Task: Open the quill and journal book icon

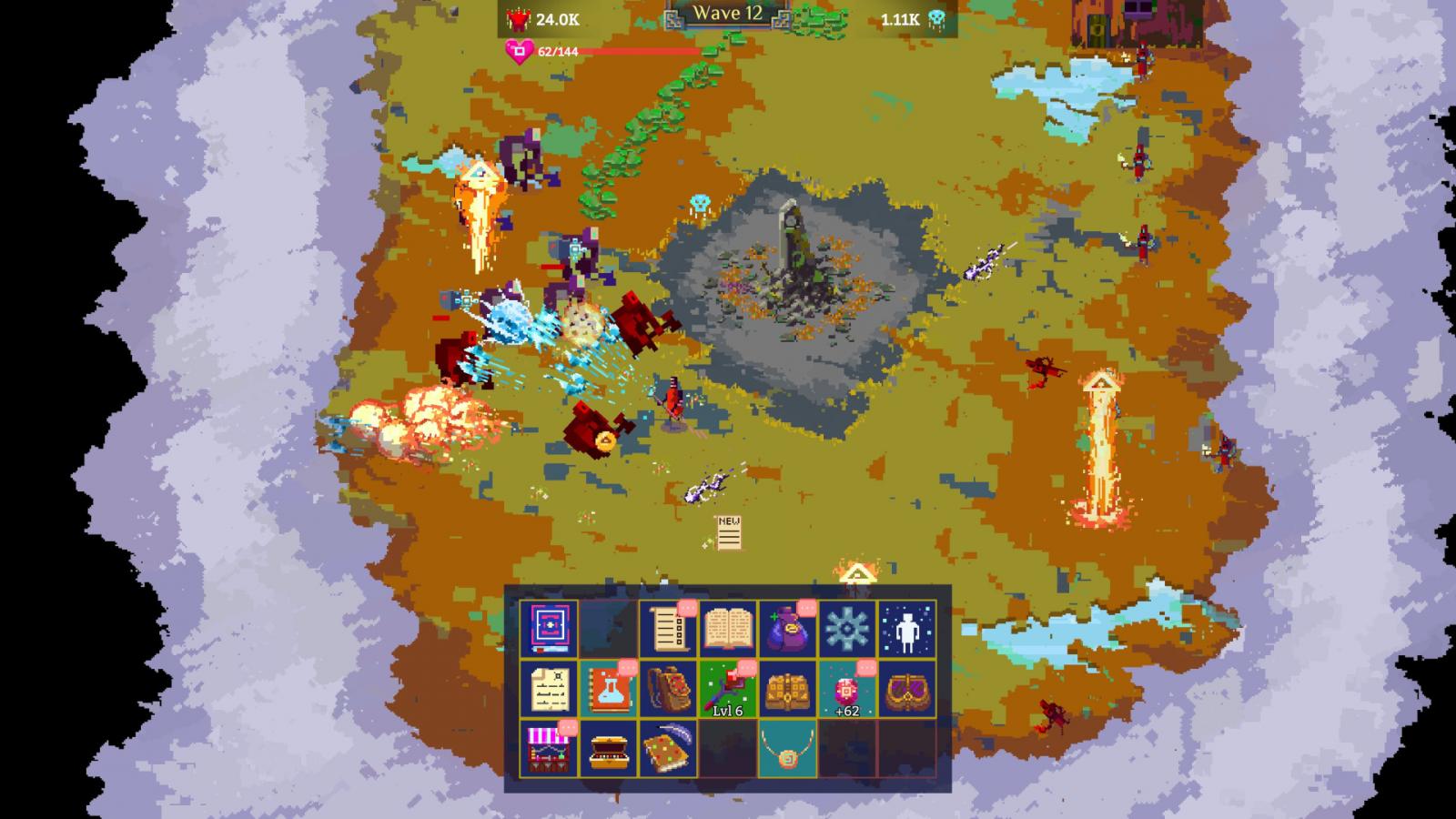Action: 668,748
